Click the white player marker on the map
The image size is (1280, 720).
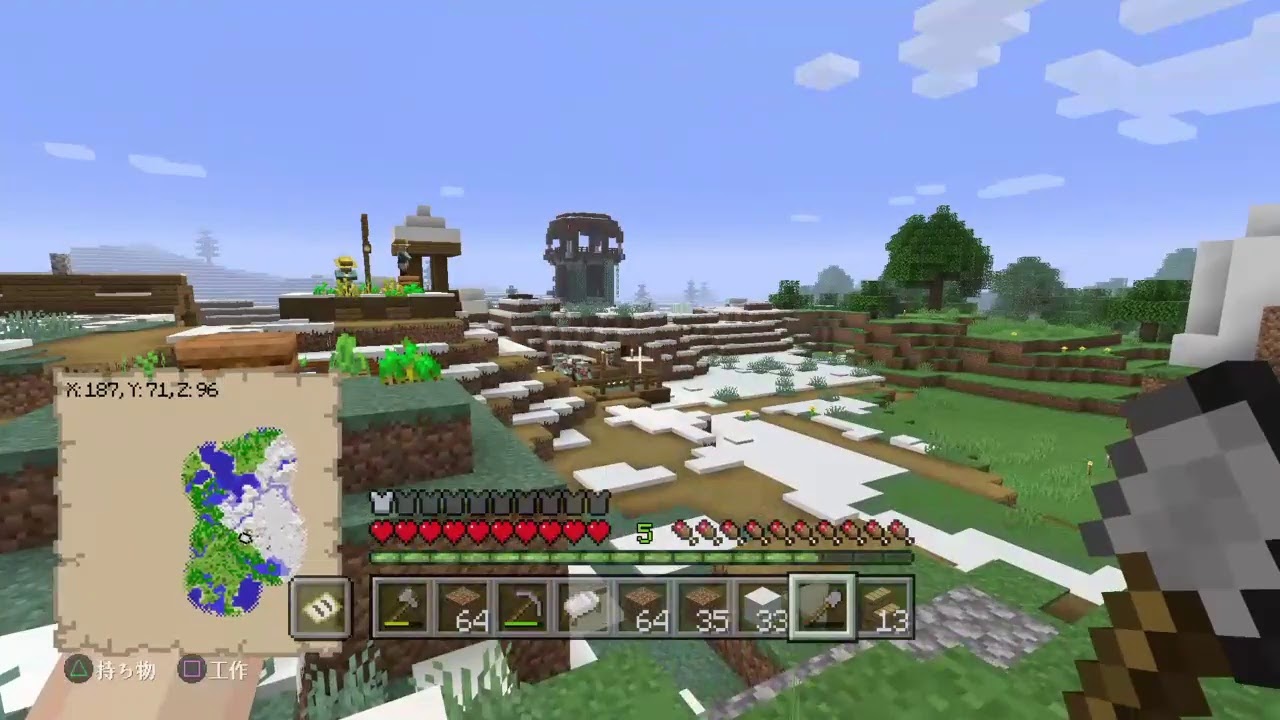coord(245,538)
